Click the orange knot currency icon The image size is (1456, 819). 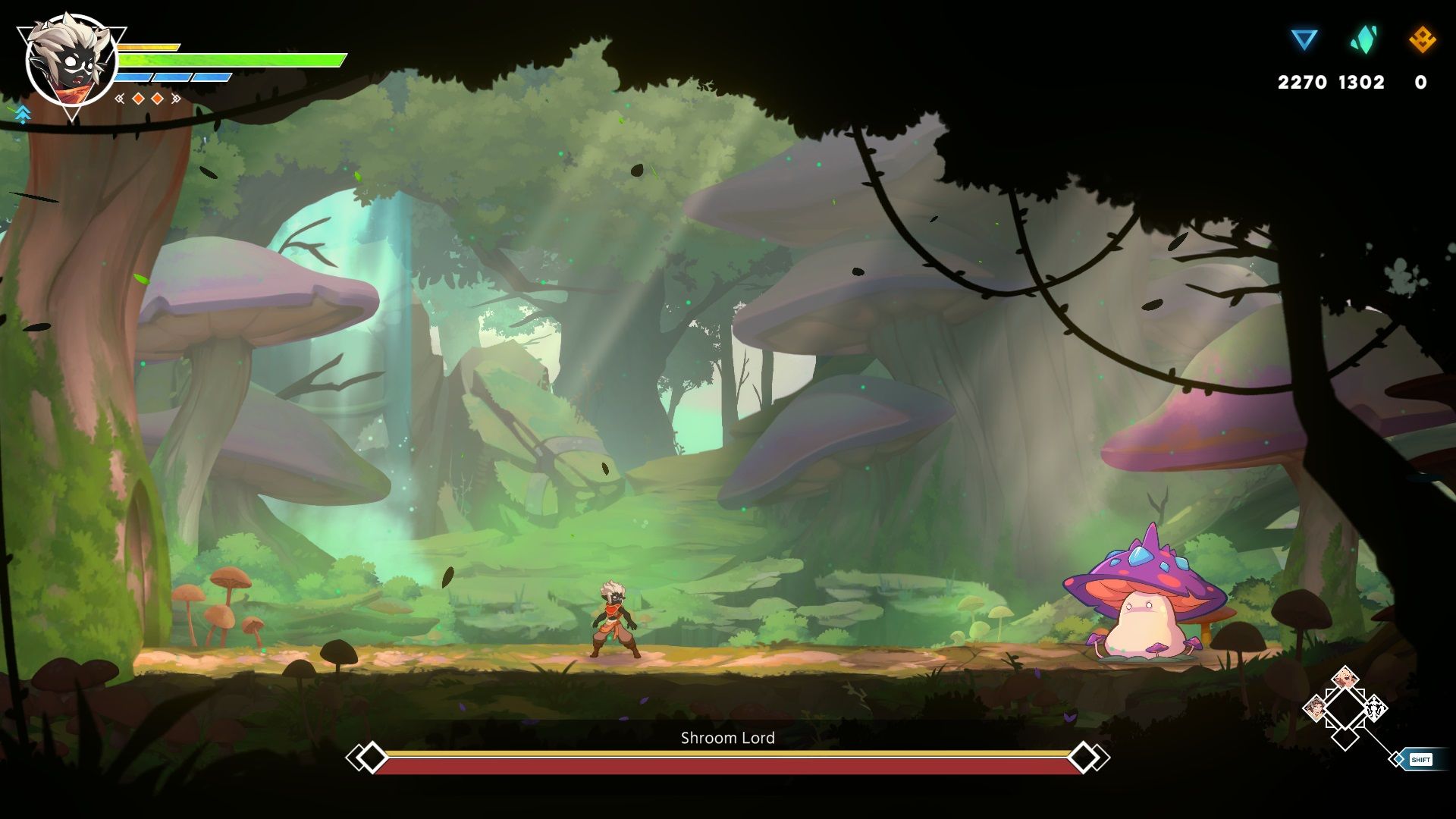[x=1422, y=39]
